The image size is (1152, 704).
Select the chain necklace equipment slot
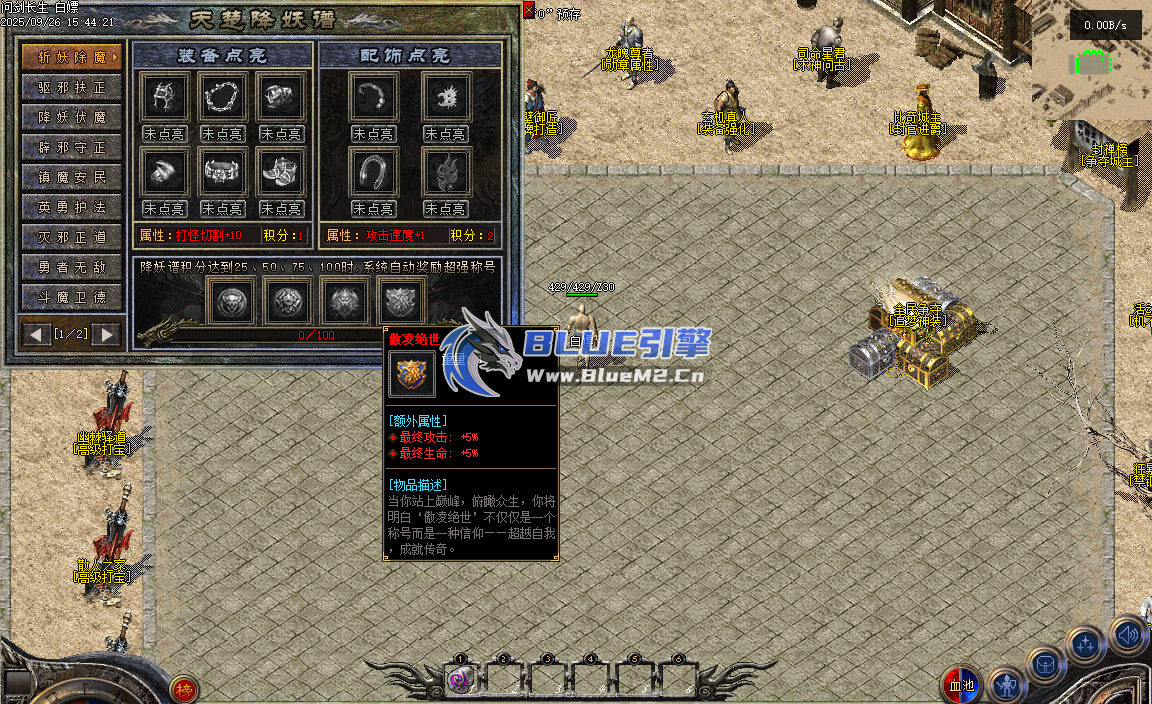click(x=222, y=97)
